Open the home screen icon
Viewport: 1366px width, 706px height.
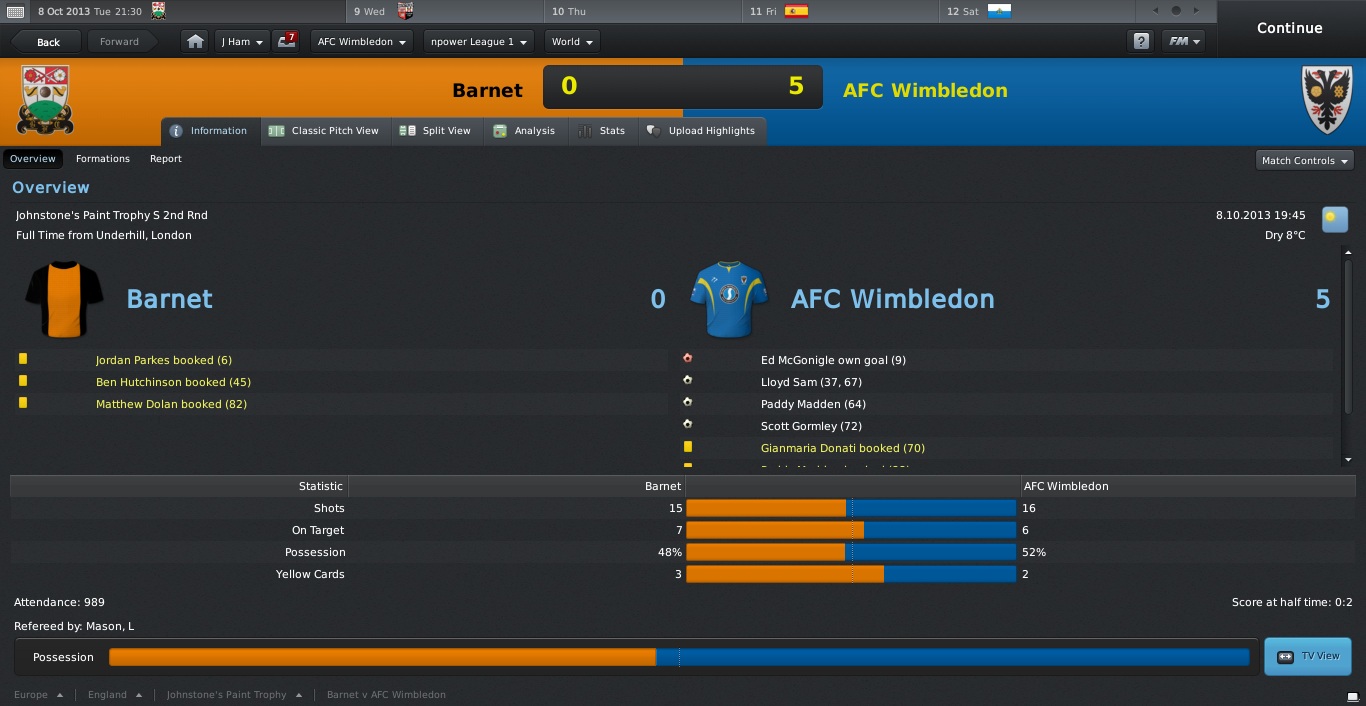point(196,42)
